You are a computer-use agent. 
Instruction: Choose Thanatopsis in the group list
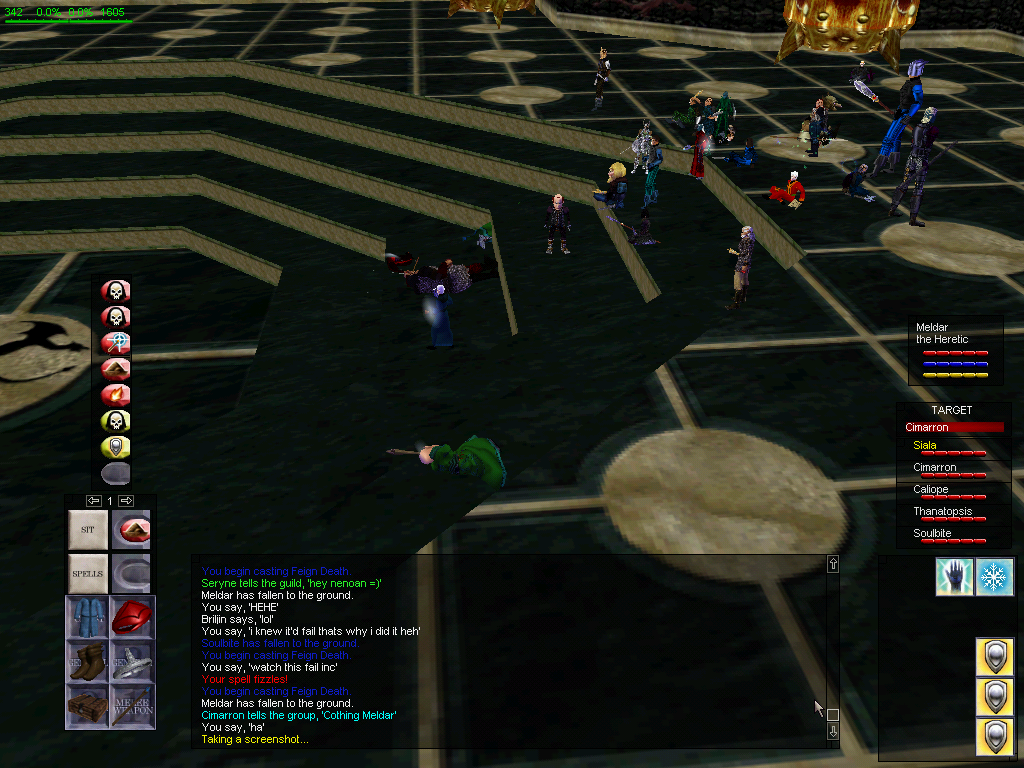[941, 512]
